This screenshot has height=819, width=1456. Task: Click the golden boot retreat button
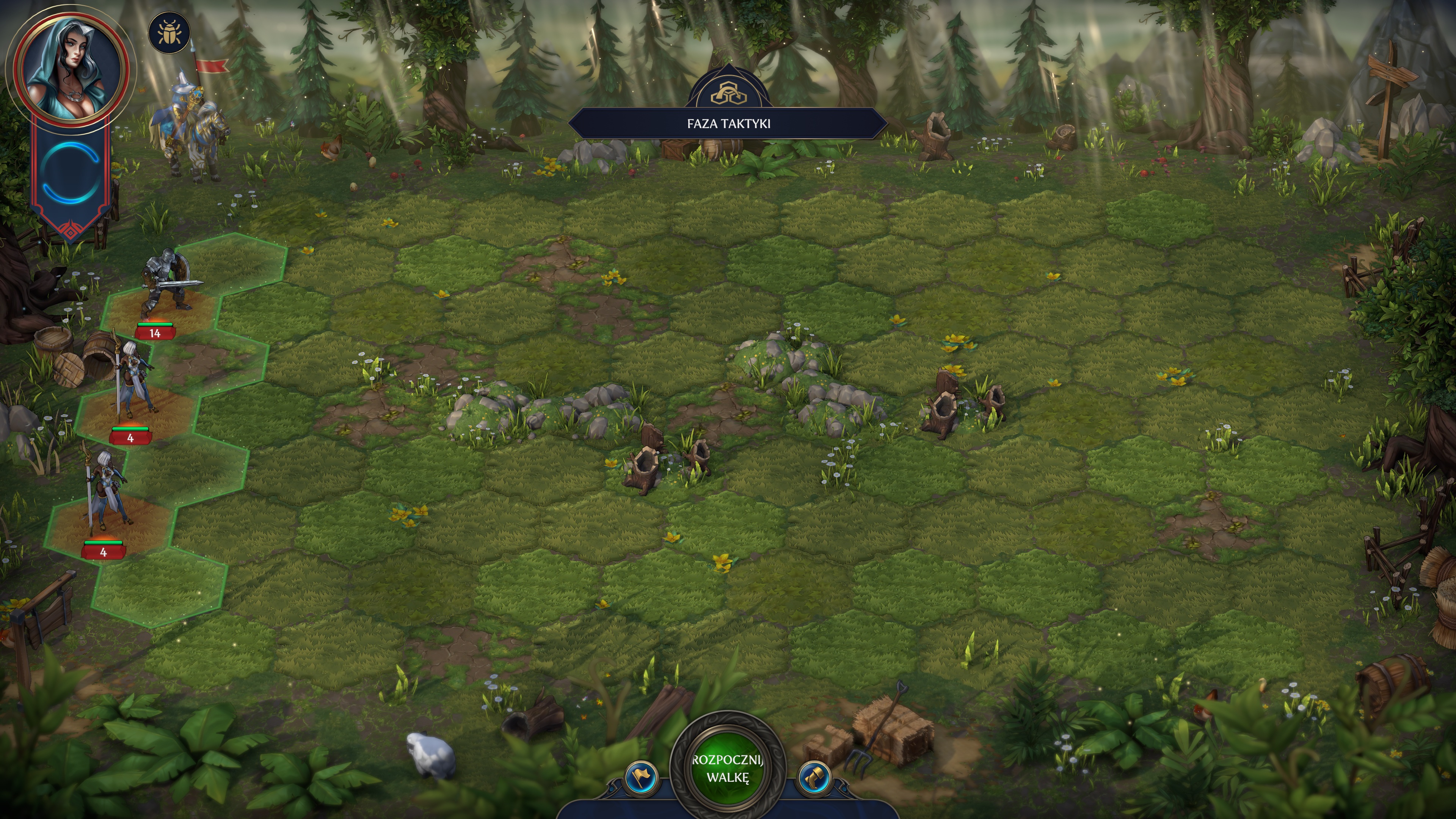[x=815, y=777]
